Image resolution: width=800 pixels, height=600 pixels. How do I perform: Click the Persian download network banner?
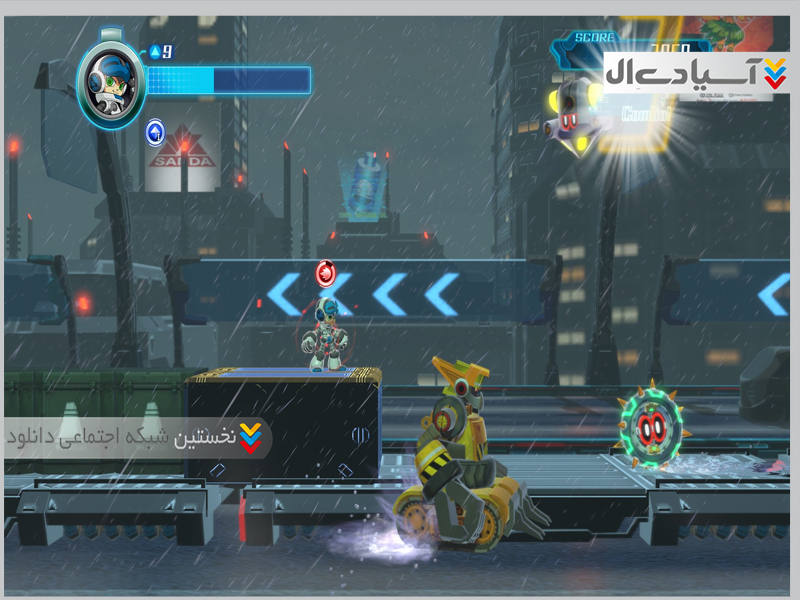(x=137, y=437)
